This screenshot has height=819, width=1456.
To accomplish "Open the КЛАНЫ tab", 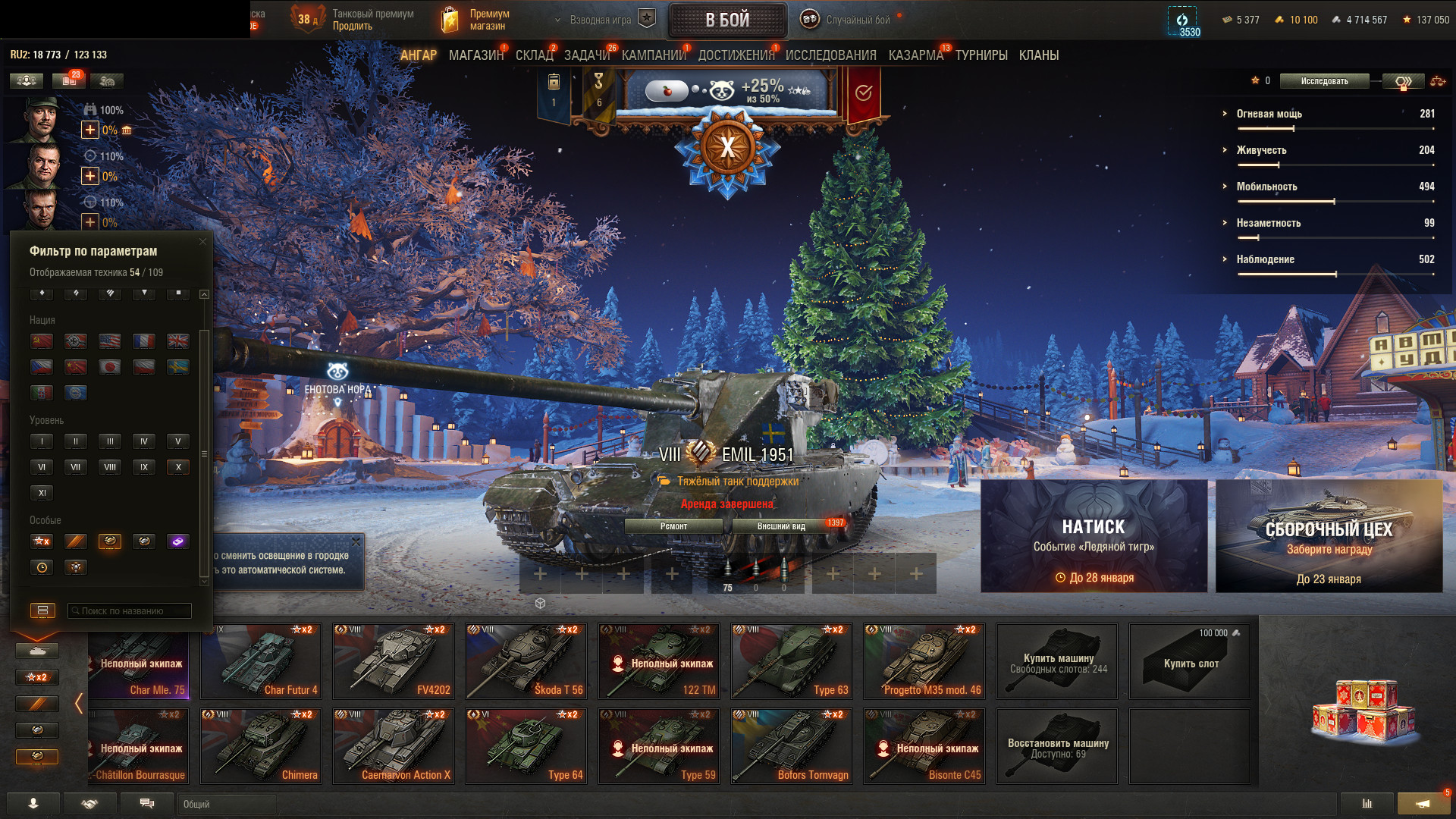I will coord(1039,55).
